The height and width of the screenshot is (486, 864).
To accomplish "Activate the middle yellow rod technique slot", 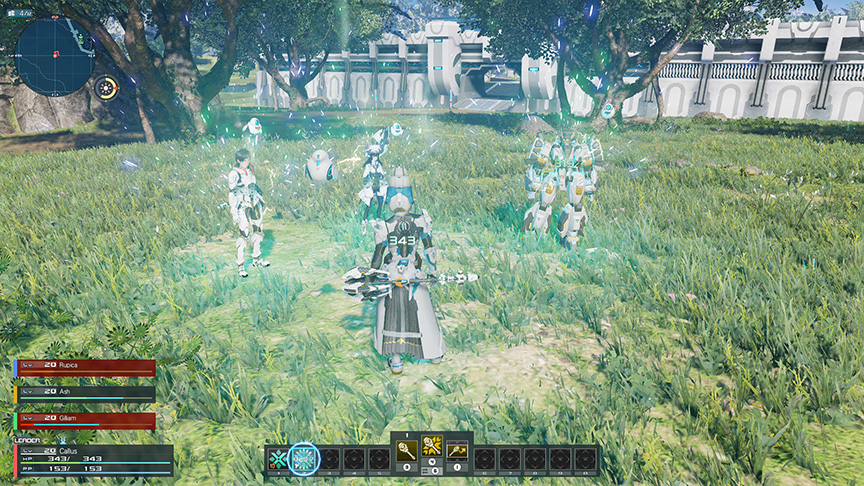I will tap(432, 447).
